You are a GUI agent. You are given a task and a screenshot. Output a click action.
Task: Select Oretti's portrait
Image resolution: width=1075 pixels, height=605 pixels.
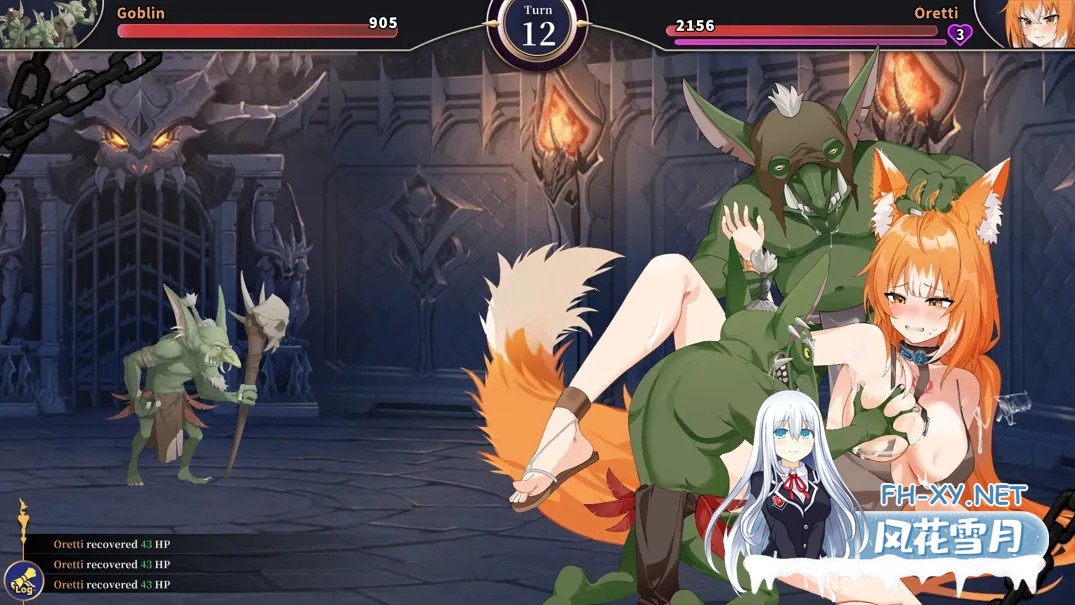1029,22
